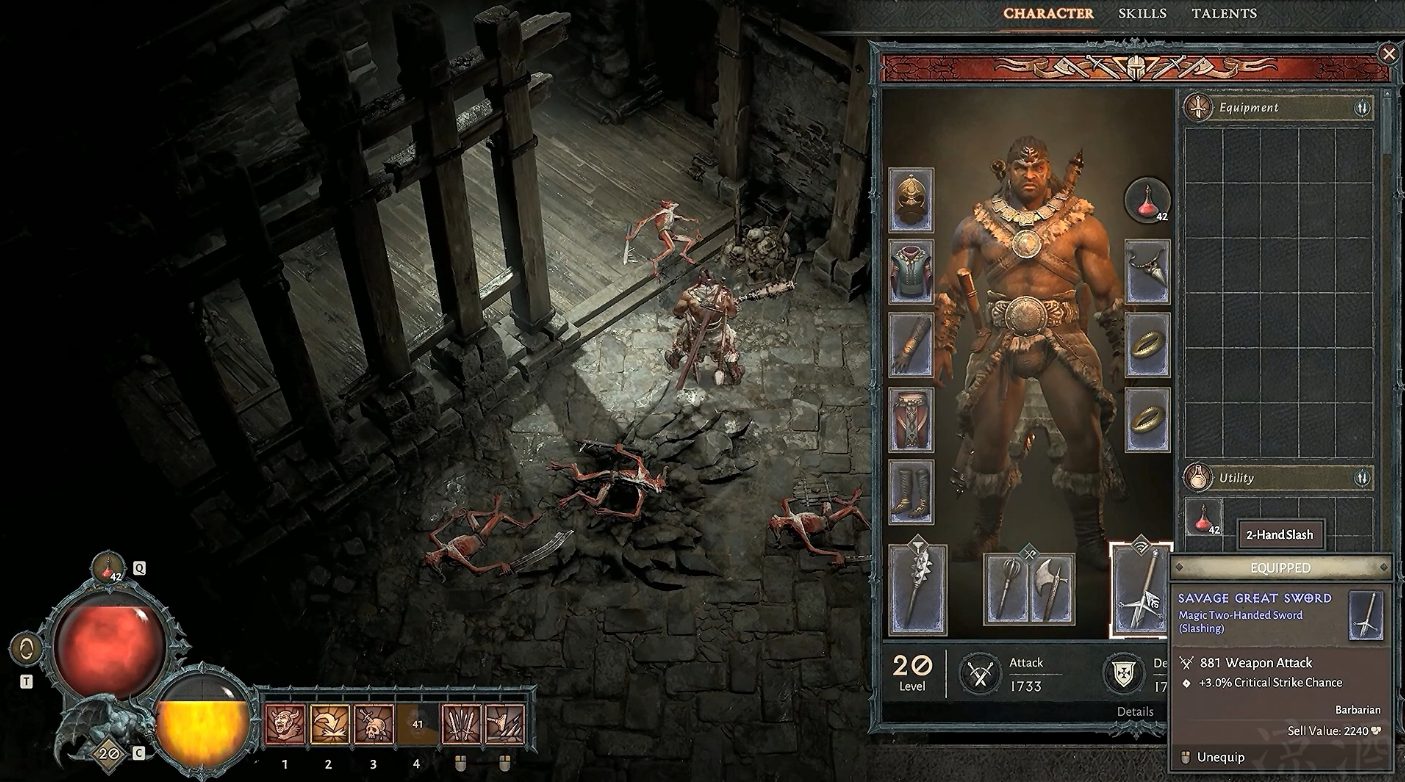Select the health potion in Utility bag
This screenshot has width=1405, height=782.
pyautogui.click(x=1203, y=517)
